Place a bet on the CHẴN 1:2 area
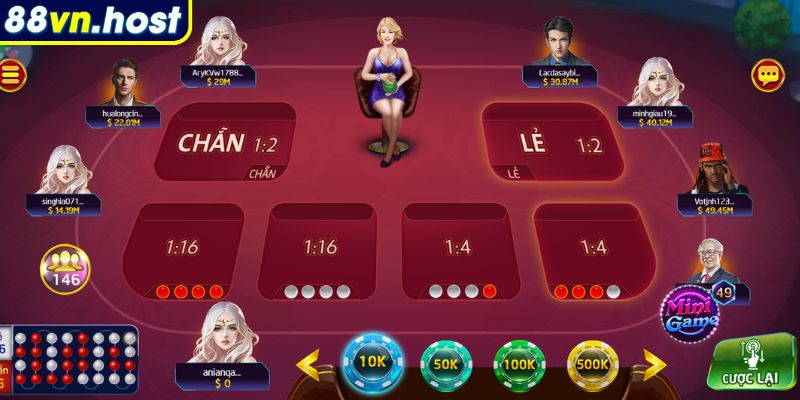 [x=226, y=142]
